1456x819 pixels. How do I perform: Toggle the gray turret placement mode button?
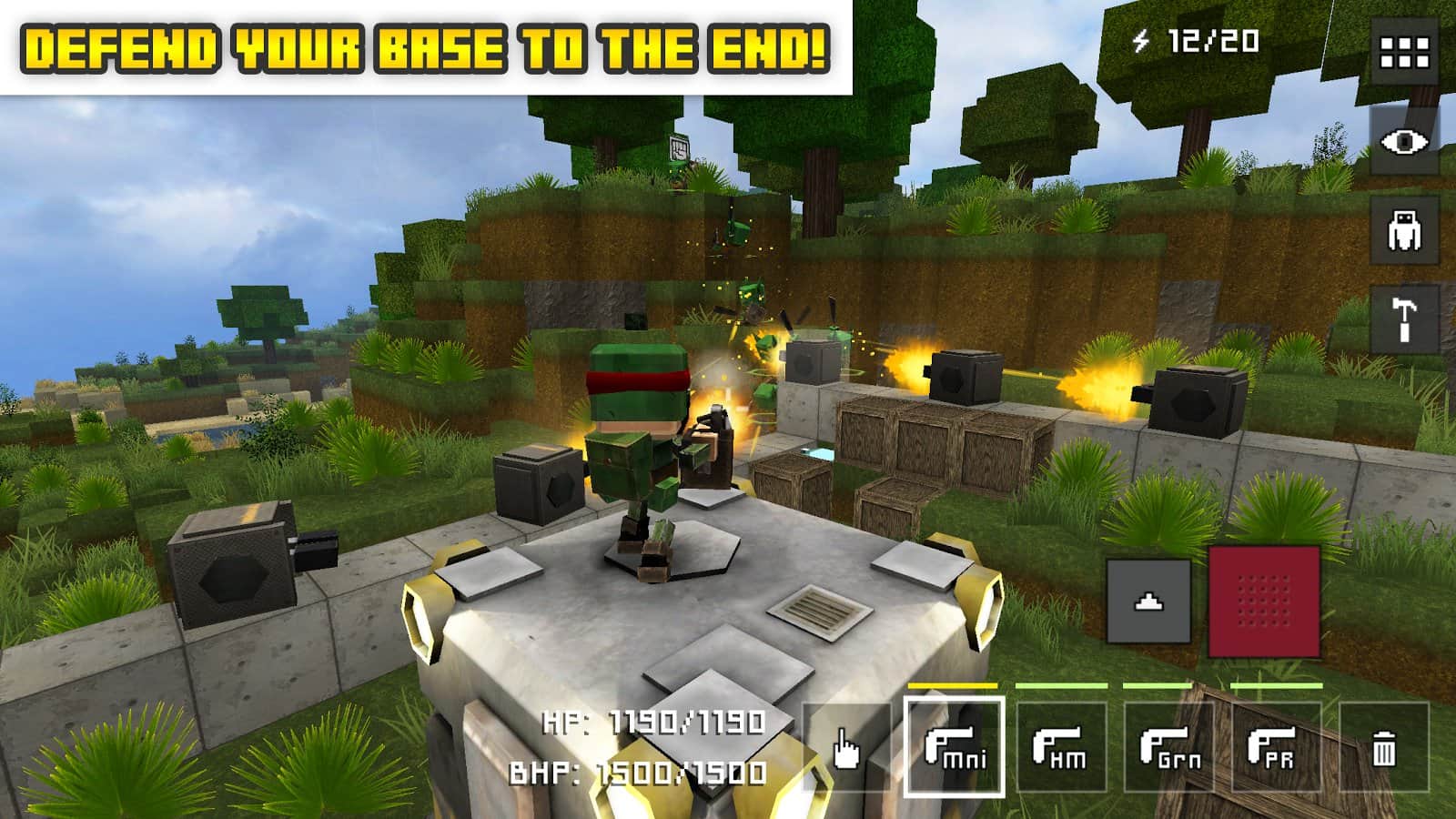(x=1148, y=601)
